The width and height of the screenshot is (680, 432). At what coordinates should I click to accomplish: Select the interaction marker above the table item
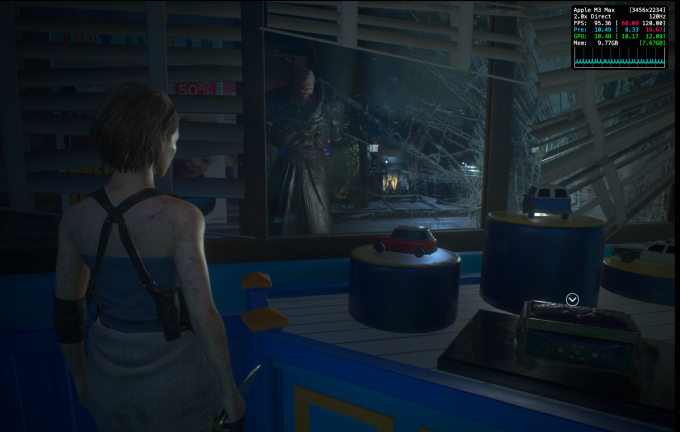click(572, 299)
